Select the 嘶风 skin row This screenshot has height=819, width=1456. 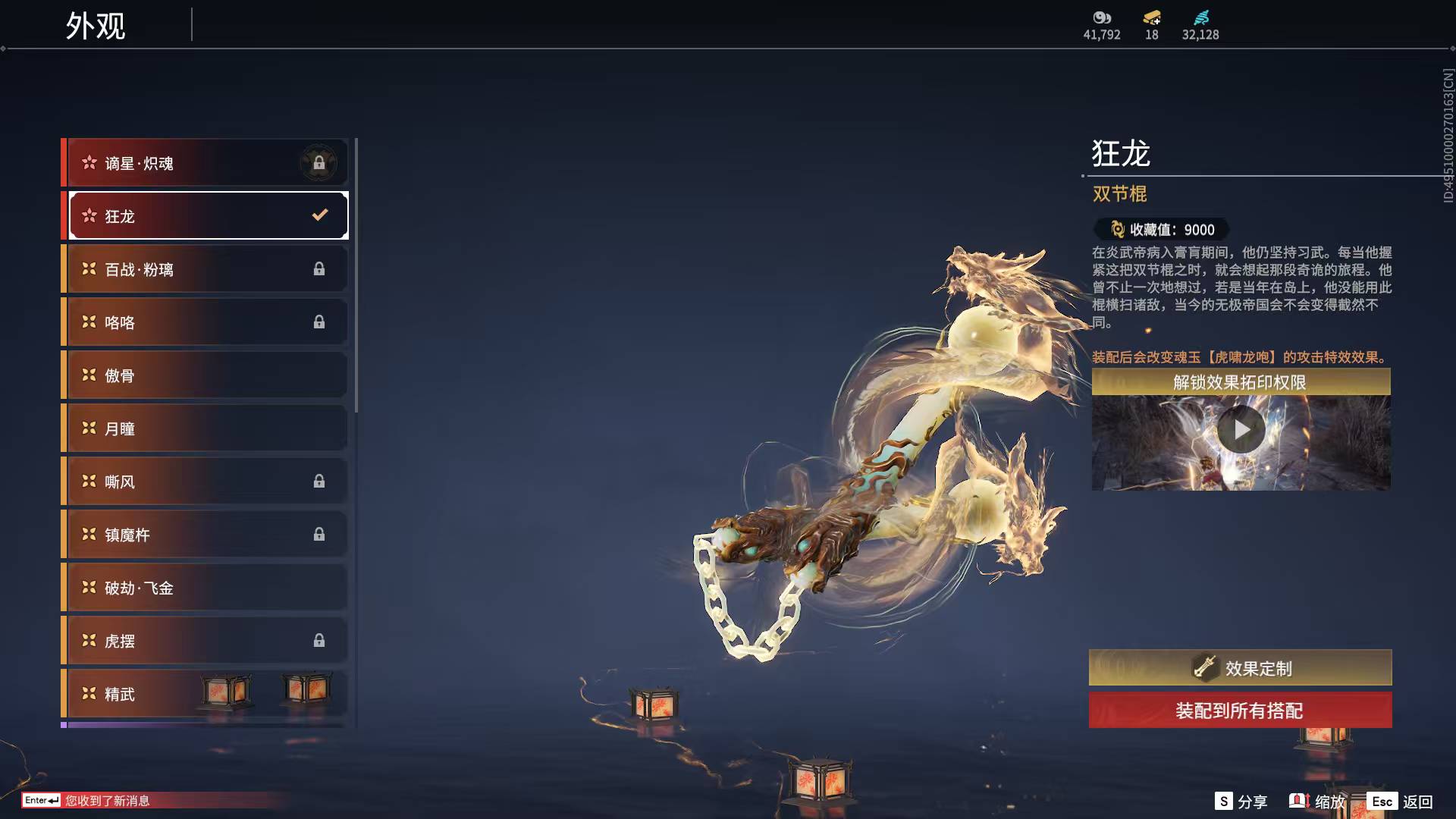click(206, 482)
